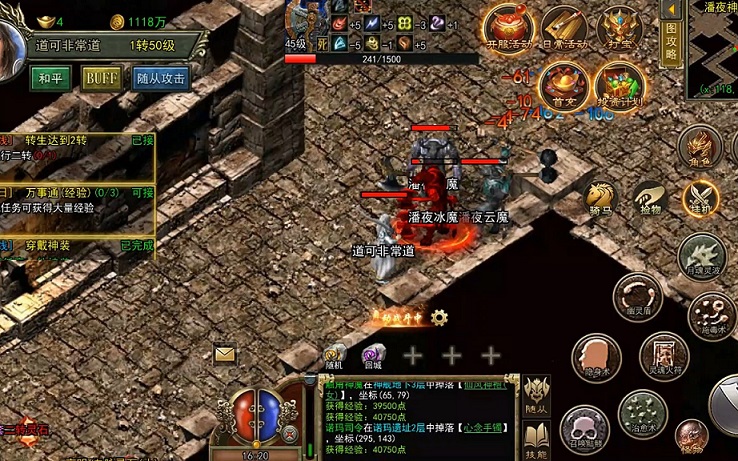Screen dimensions: 738x461
Task: Open the 开服活动 server event icon
Action: click(507, 29)
